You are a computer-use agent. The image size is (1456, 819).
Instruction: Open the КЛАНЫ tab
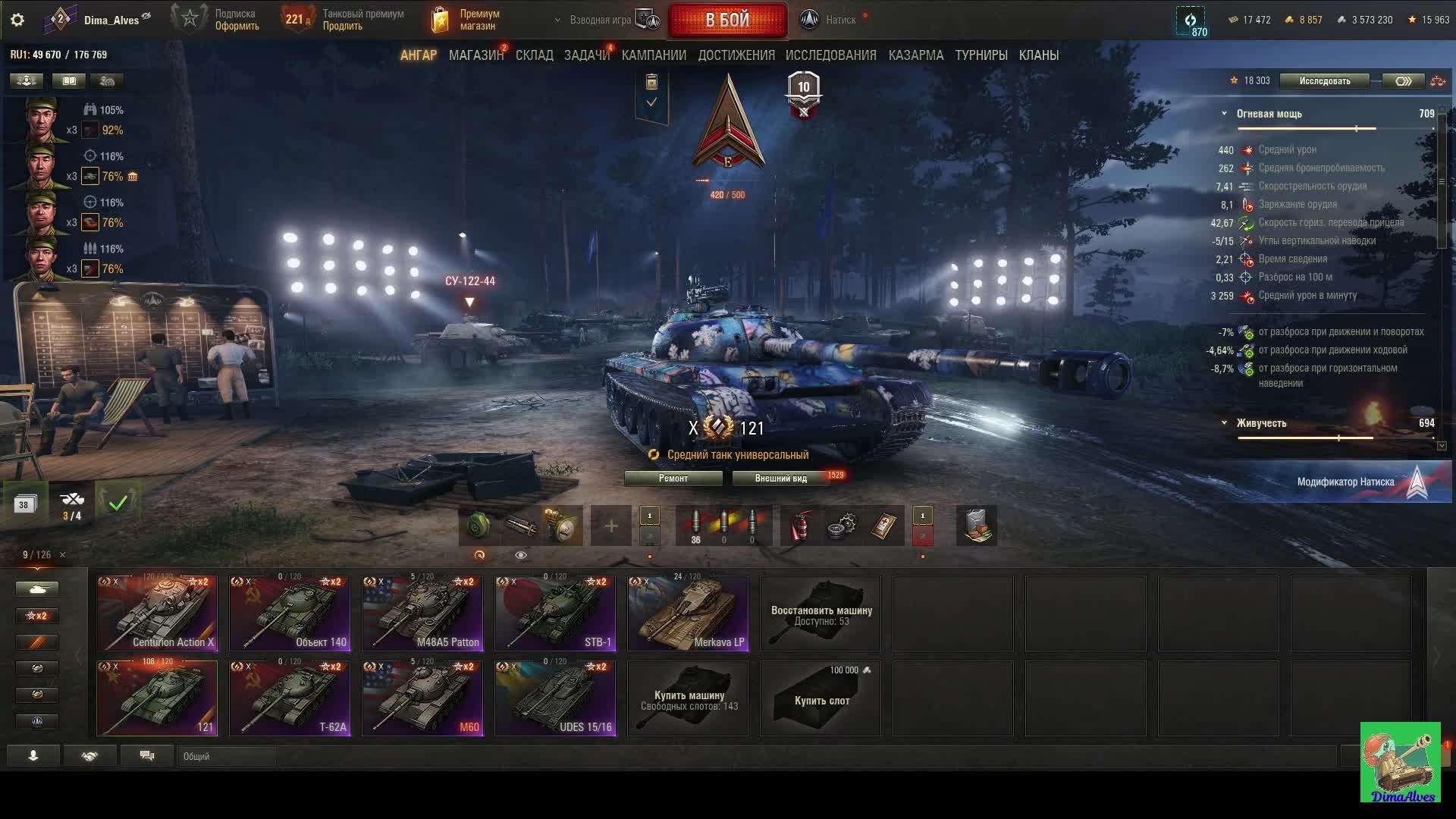[x=1038, y=55]
